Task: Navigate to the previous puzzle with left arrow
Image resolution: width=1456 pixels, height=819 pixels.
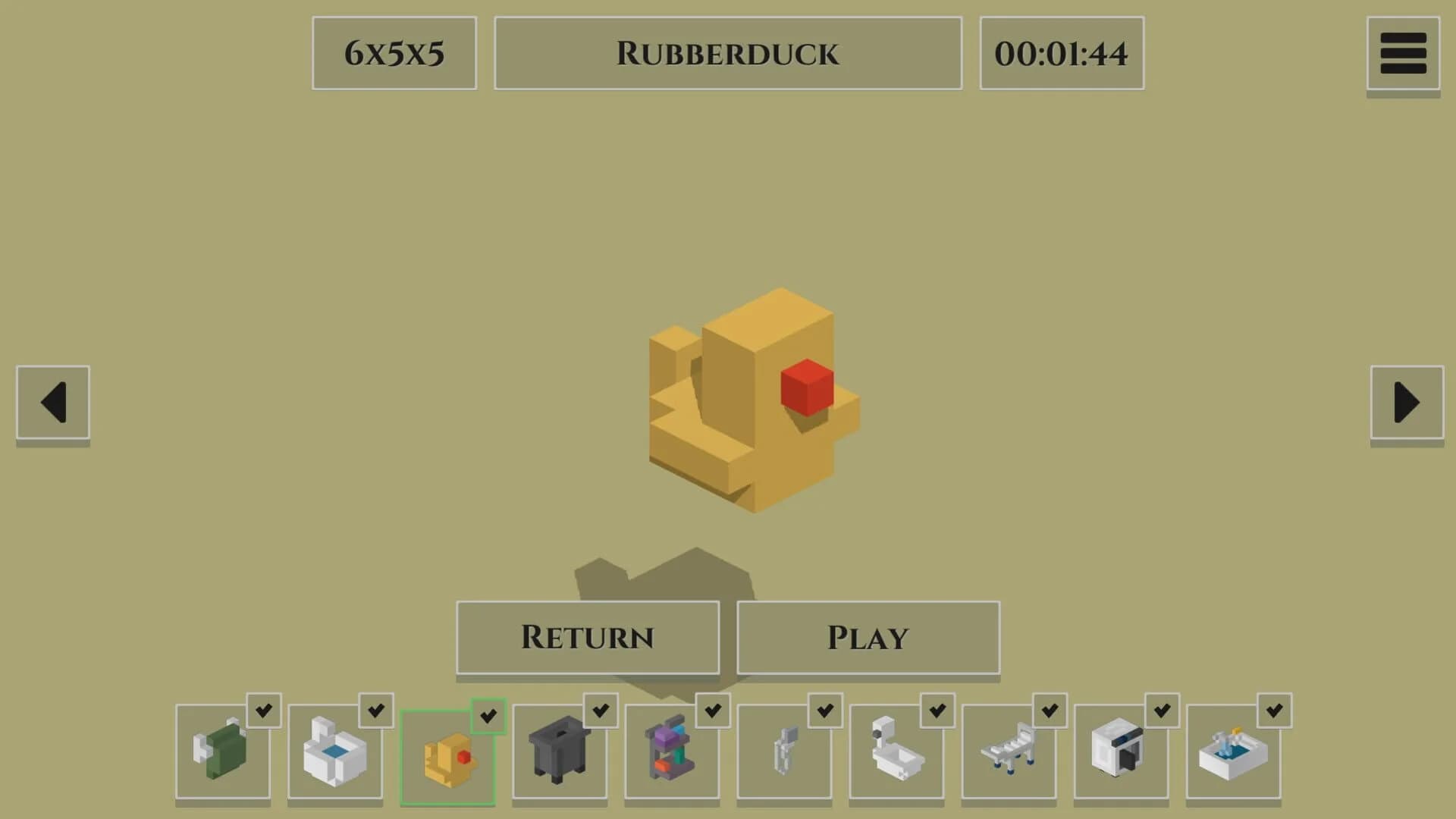Action: point(52,402)
